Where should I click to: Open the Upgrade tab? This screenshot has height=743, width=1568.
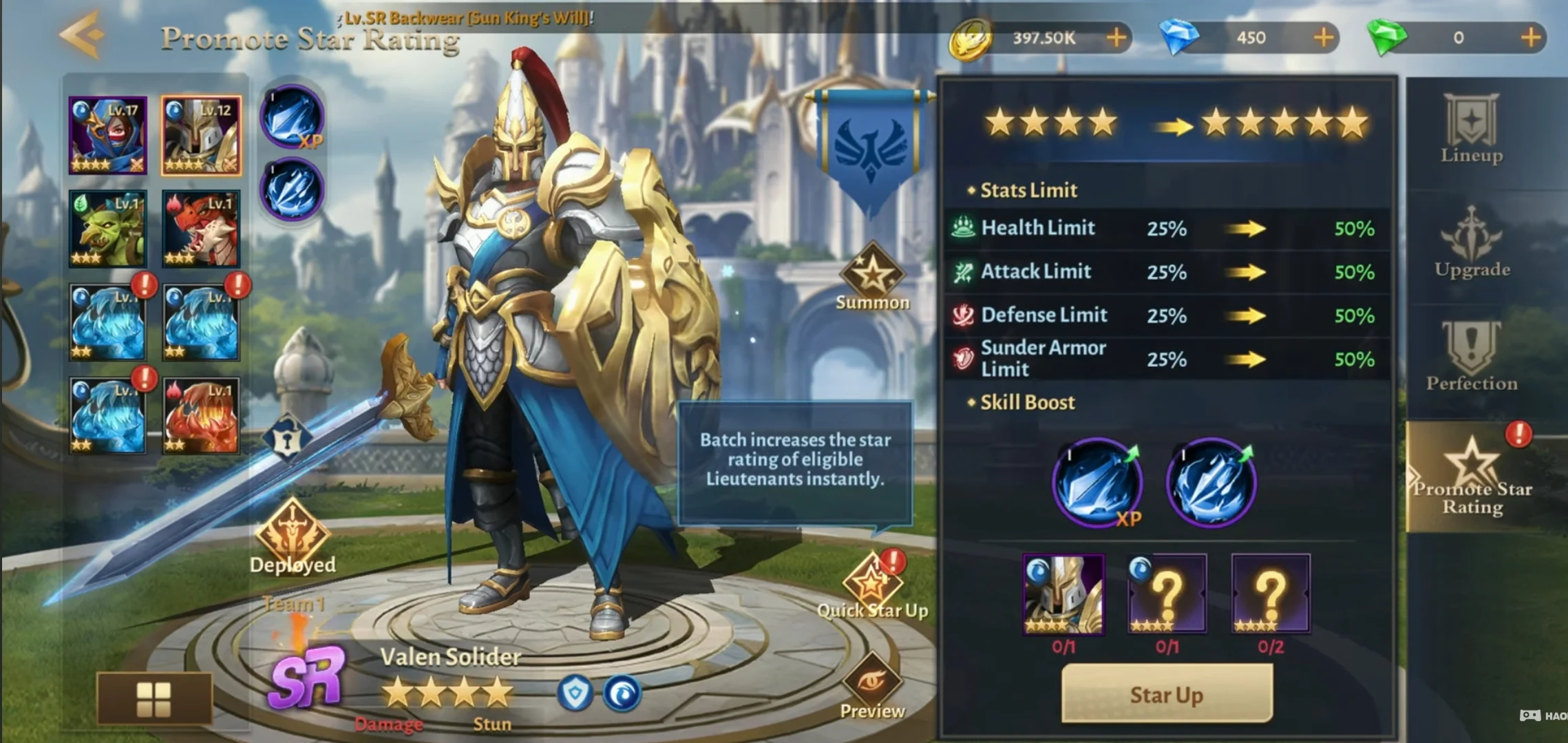point(1472,244)
